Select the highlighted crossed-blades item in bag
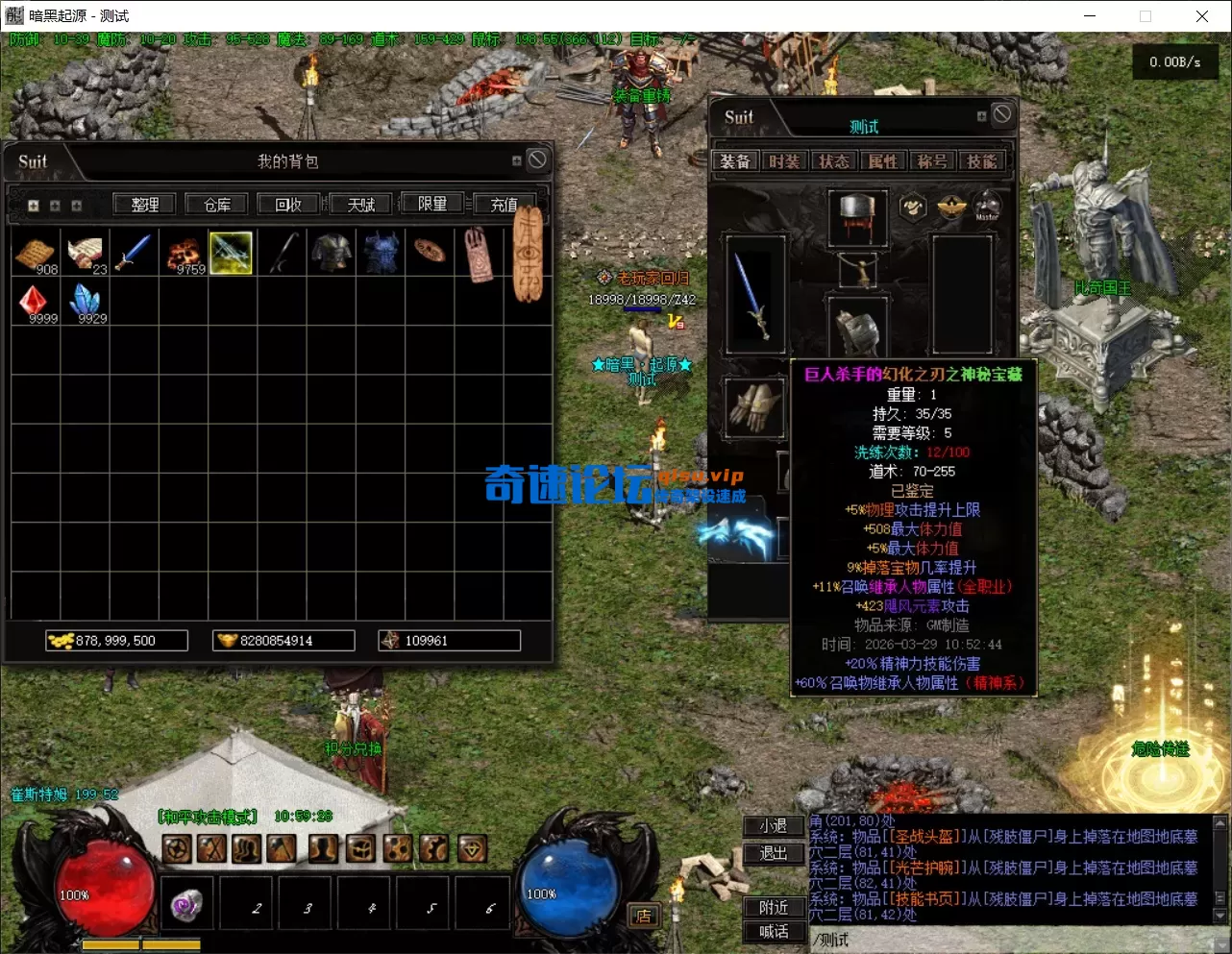1232x954 pixels. 232,253
